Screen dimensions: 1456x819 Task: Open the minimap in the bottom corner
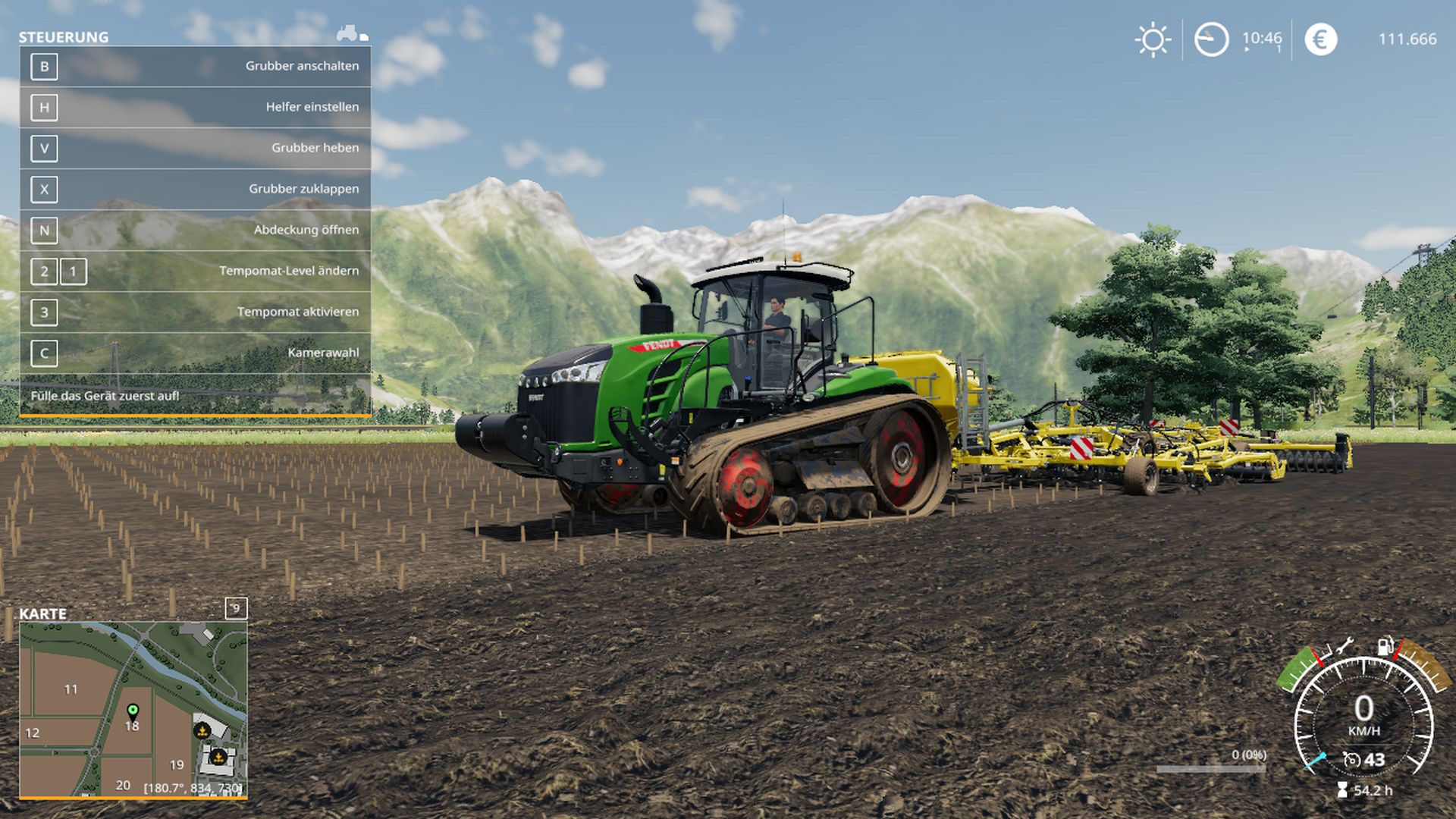(x=133, y=709)
